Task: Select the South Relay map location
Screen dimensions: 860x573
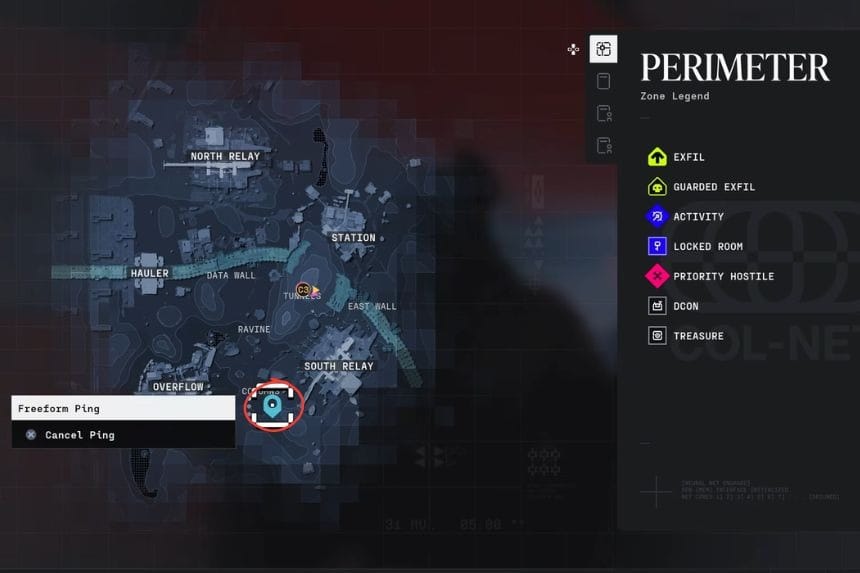Action: (x=338, y=367)
